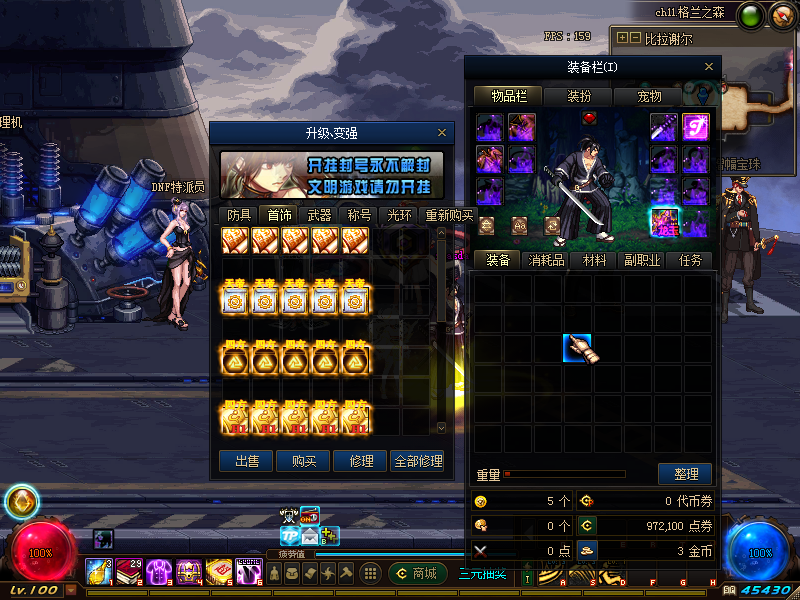This screenshot has width=800, height=600.
Task: Select the 消耗品 consumables tab
Action: pos(546,260)
